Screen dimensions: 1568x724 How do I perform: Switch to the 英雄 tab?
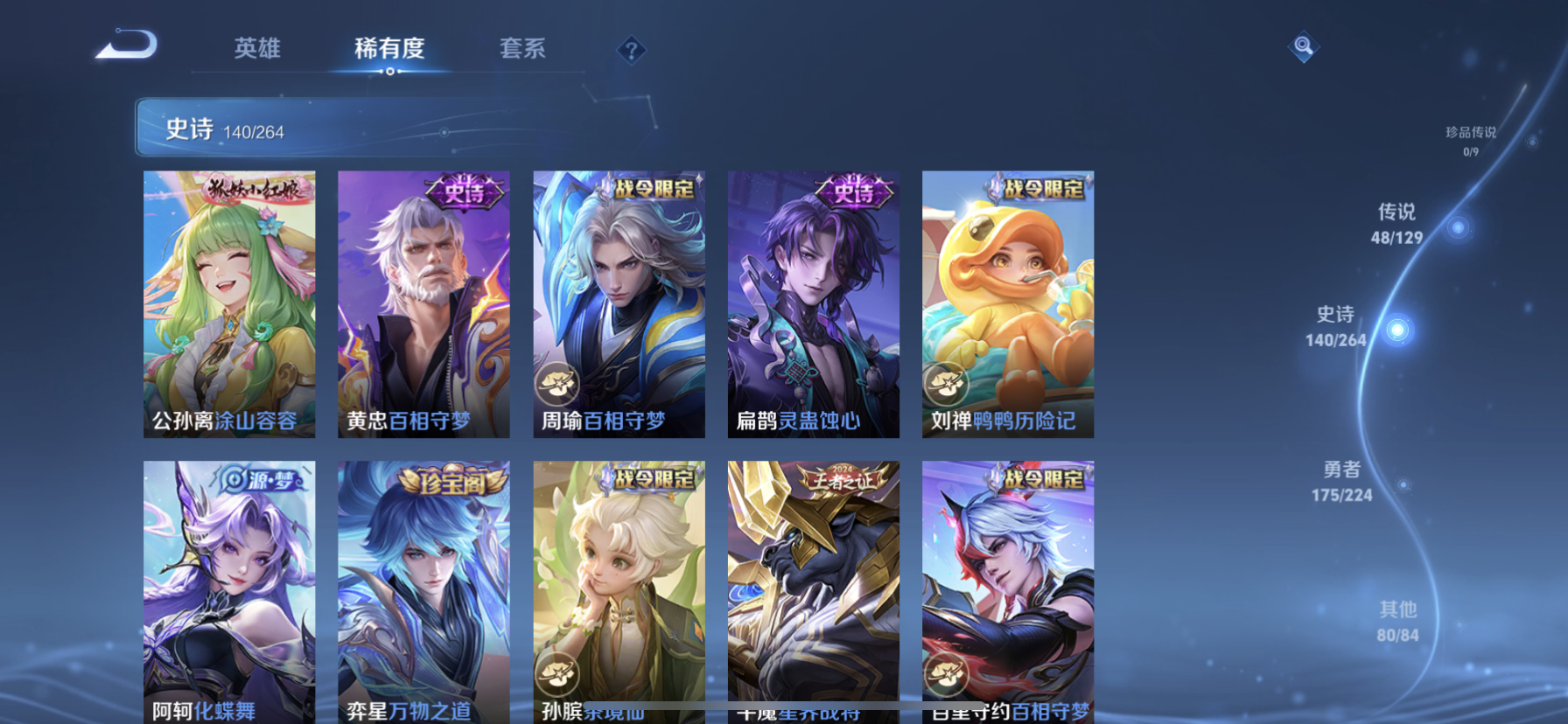pos(257,48)
